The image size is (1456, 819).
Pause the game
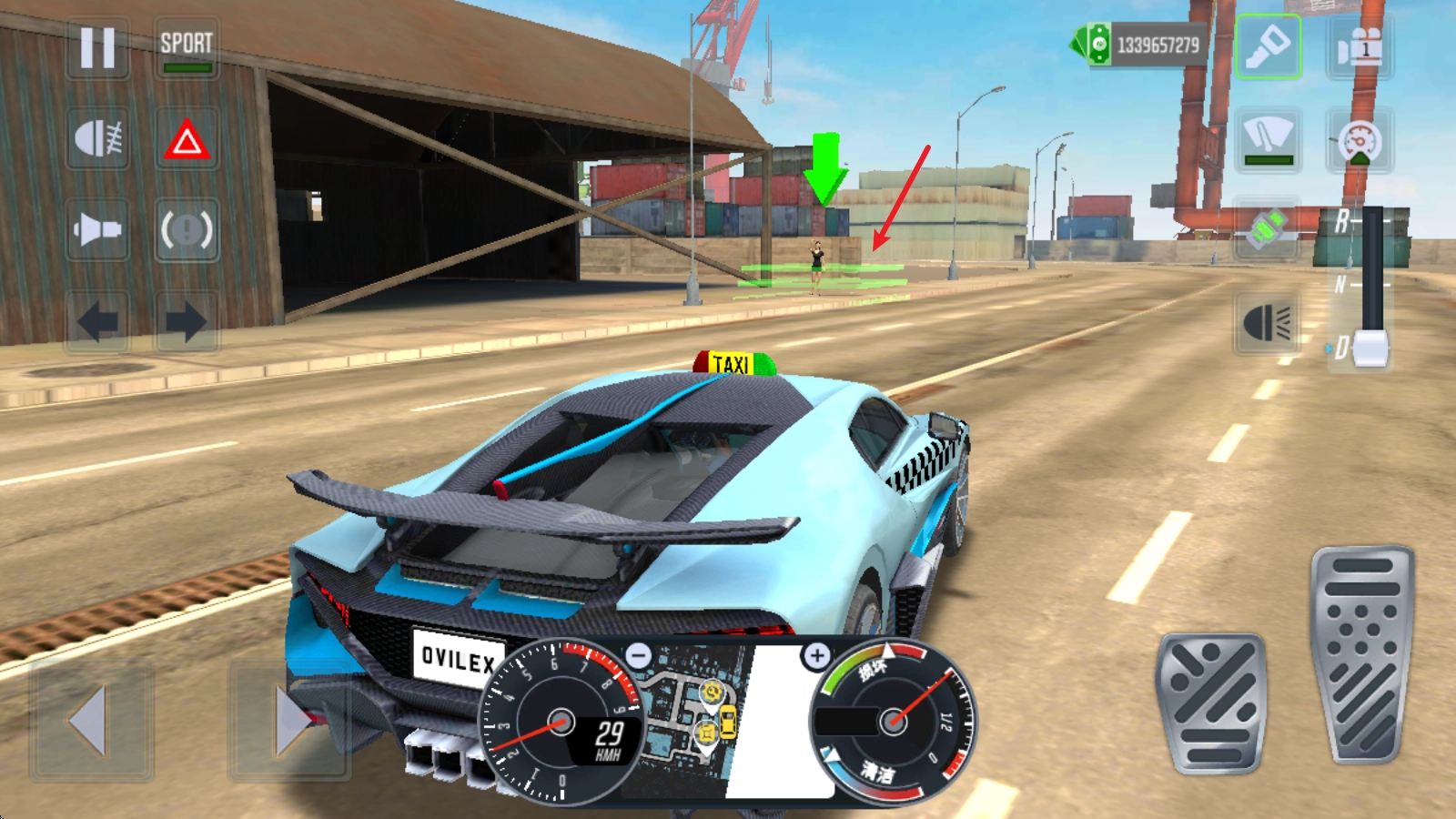pyautogui.click(x=97, y=47)
